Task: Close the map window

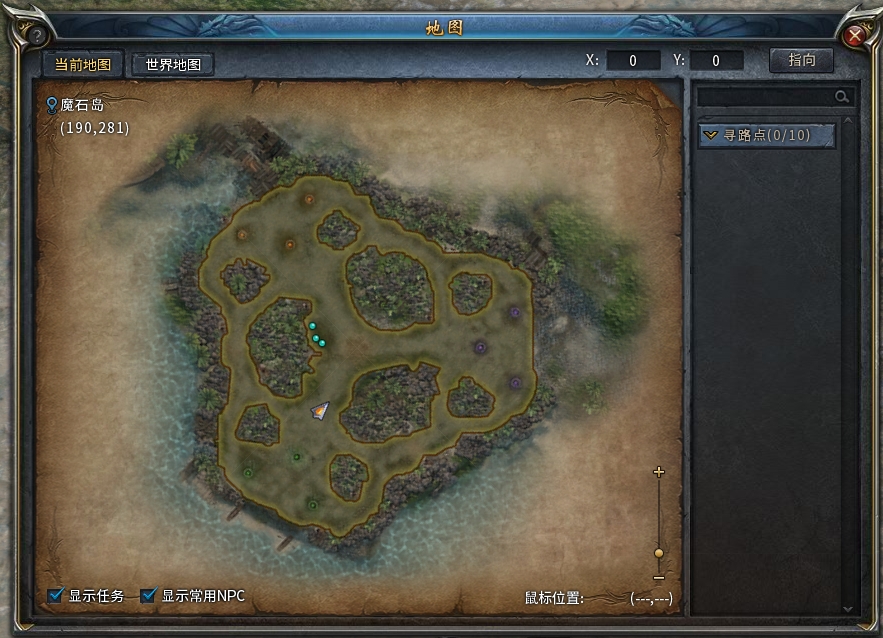Action: 855,36
